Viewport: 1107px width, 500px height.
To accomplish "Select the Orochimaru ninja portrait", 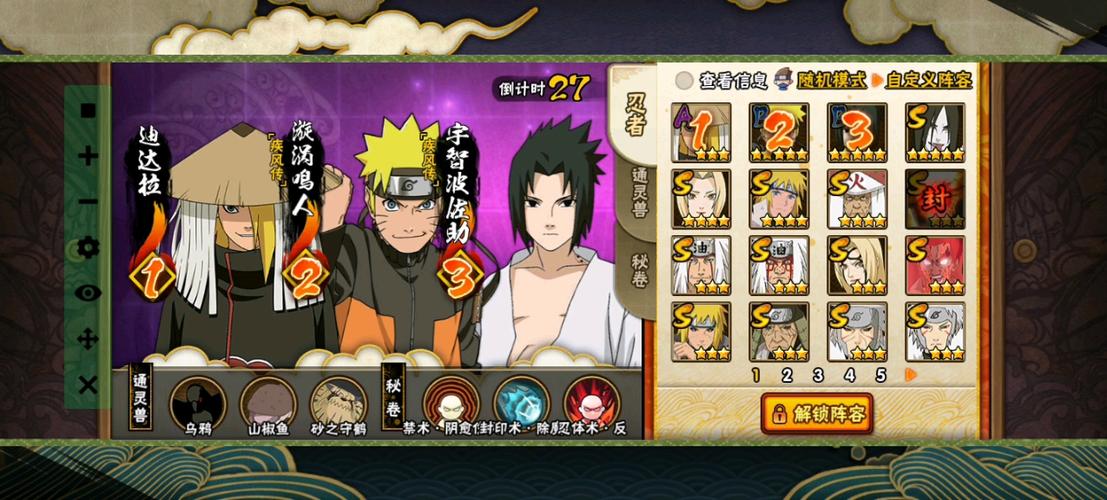I will point(935,132).
